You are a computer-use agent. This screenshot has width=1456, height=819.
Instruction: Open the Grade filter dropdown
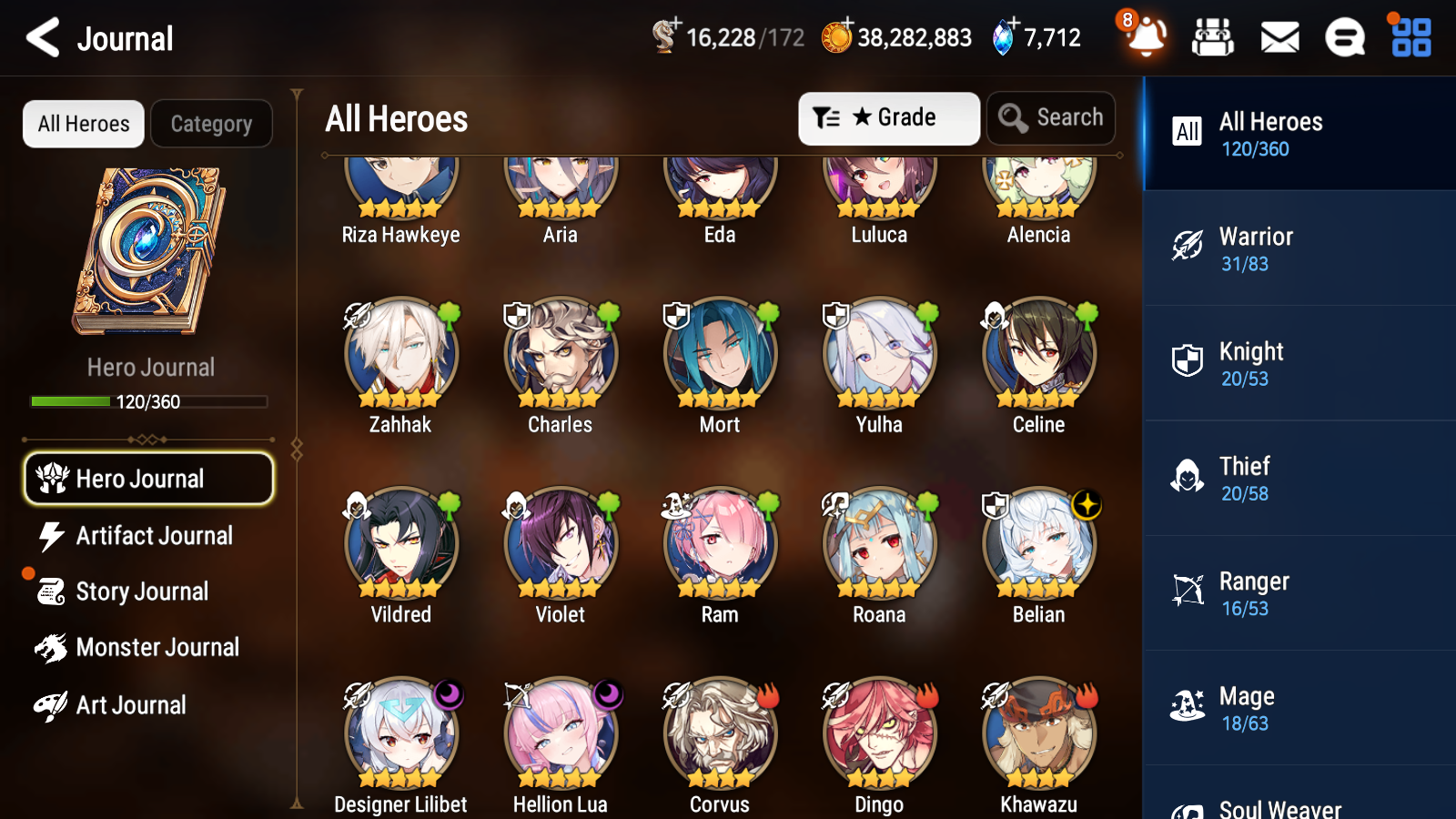[888, 117]
